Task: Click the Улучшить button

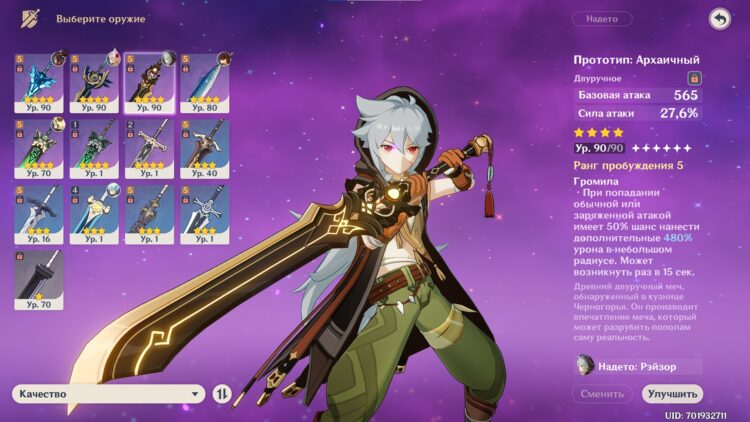Action: [x=672, y=394]
